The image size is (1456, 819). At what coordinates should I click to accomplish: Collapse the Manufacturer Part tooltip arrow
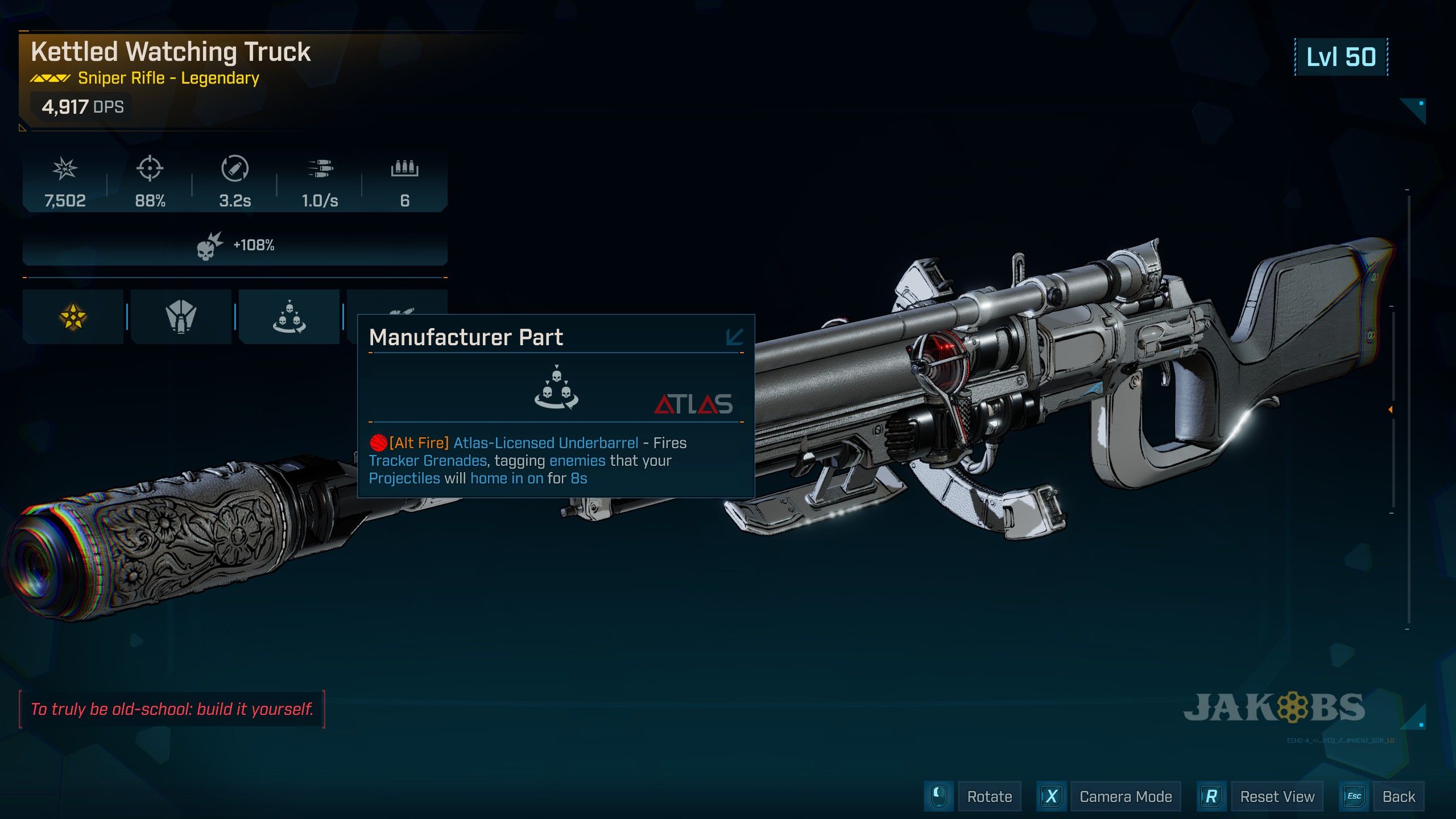pyautogui.click(x=734, y=337)
